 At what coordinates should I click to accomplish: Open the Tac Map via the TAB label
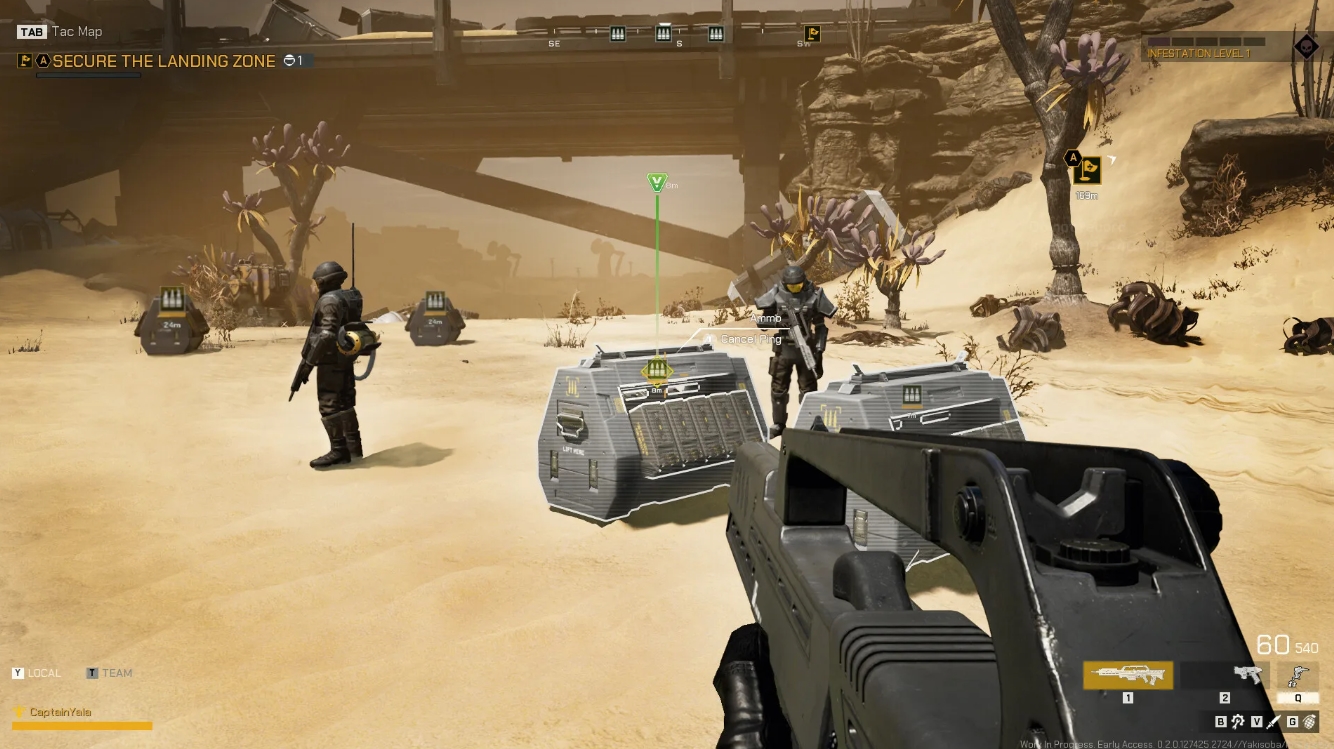30,31
